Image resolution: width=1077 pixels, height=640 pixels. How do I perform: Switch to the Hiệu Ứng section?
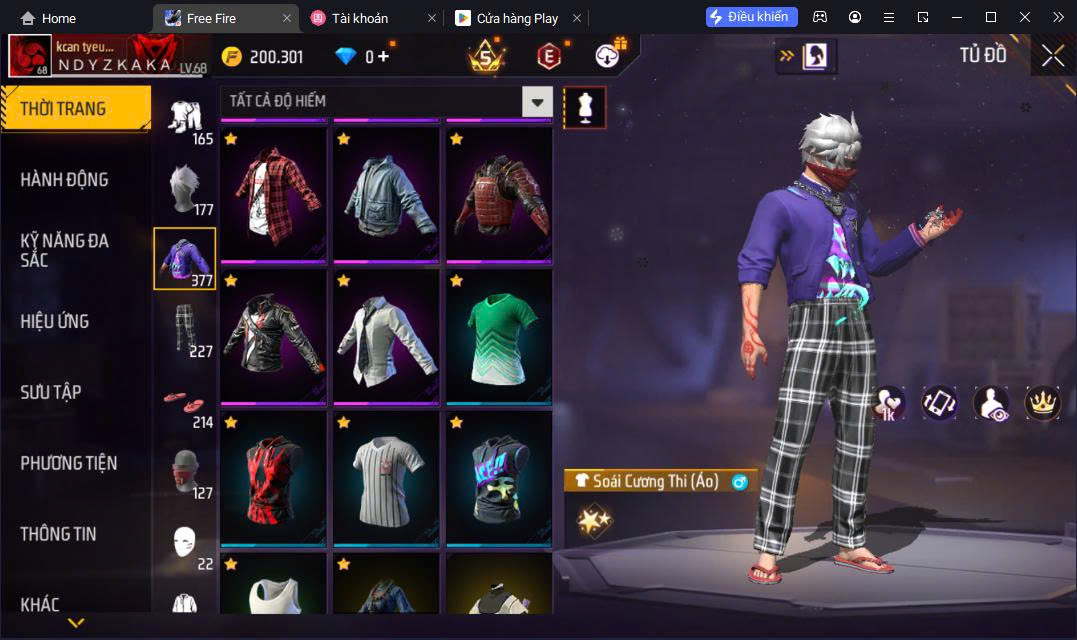coord(55,321)
